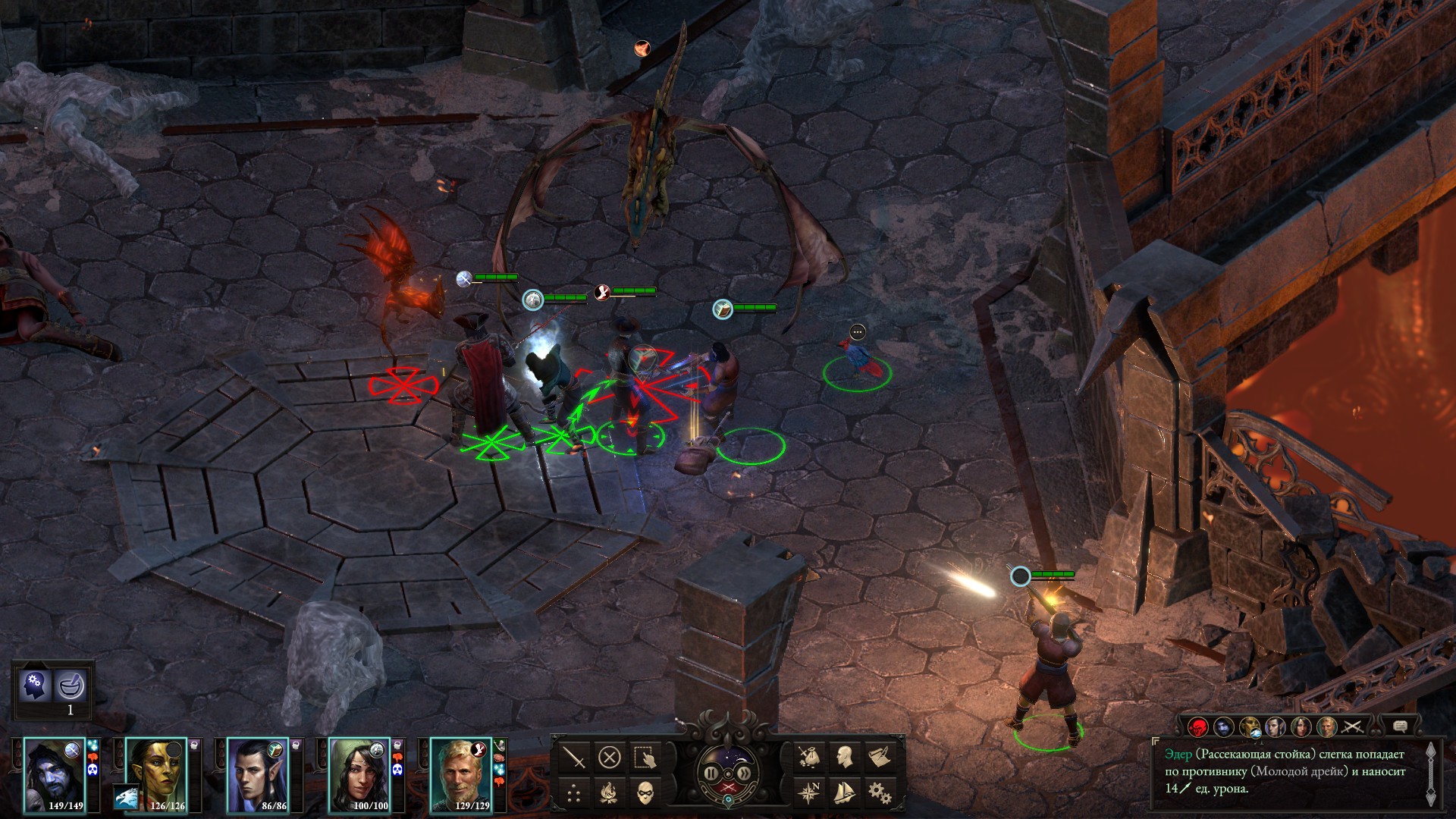
Task: Select the eagle animal companion portrait
Action: click(126, 797)
